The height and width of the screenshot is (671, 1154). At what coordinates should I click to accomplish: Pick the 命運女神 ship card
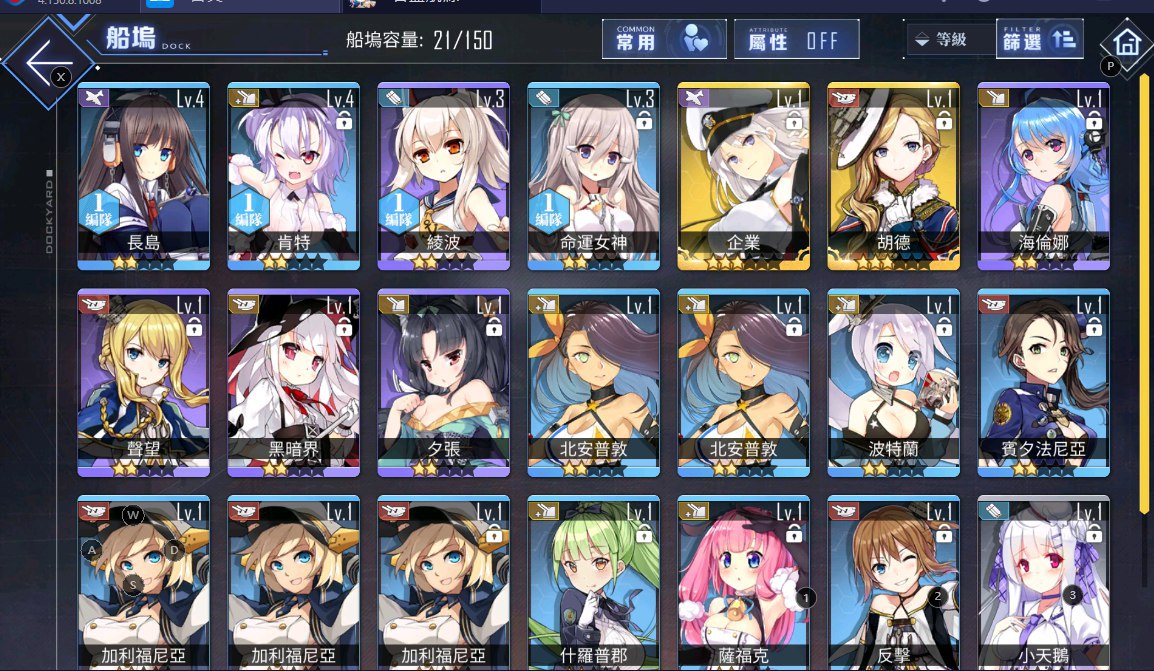tap(594, 175)
